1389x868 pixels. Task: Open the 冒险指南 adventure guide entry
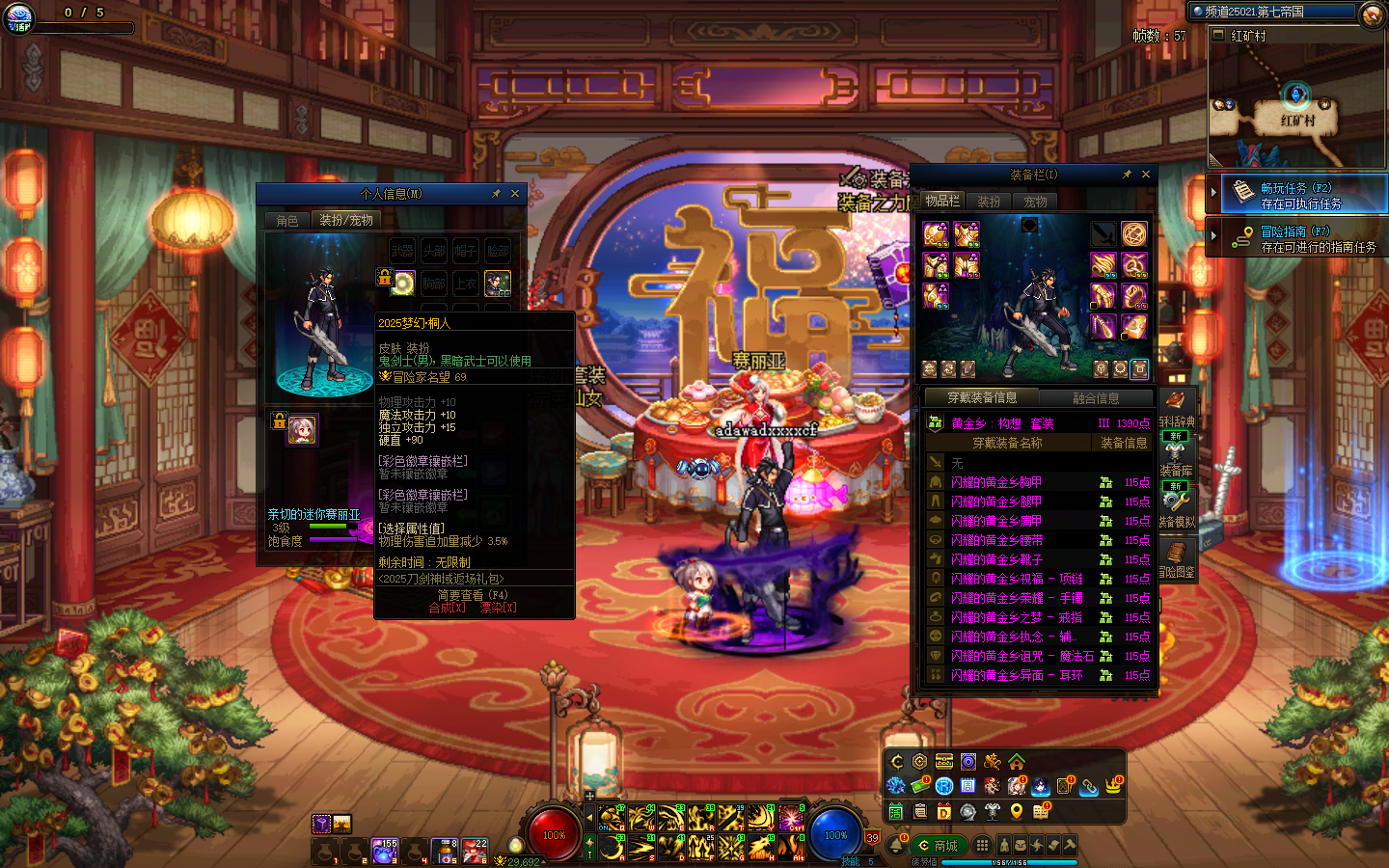tap(1299, 239)
